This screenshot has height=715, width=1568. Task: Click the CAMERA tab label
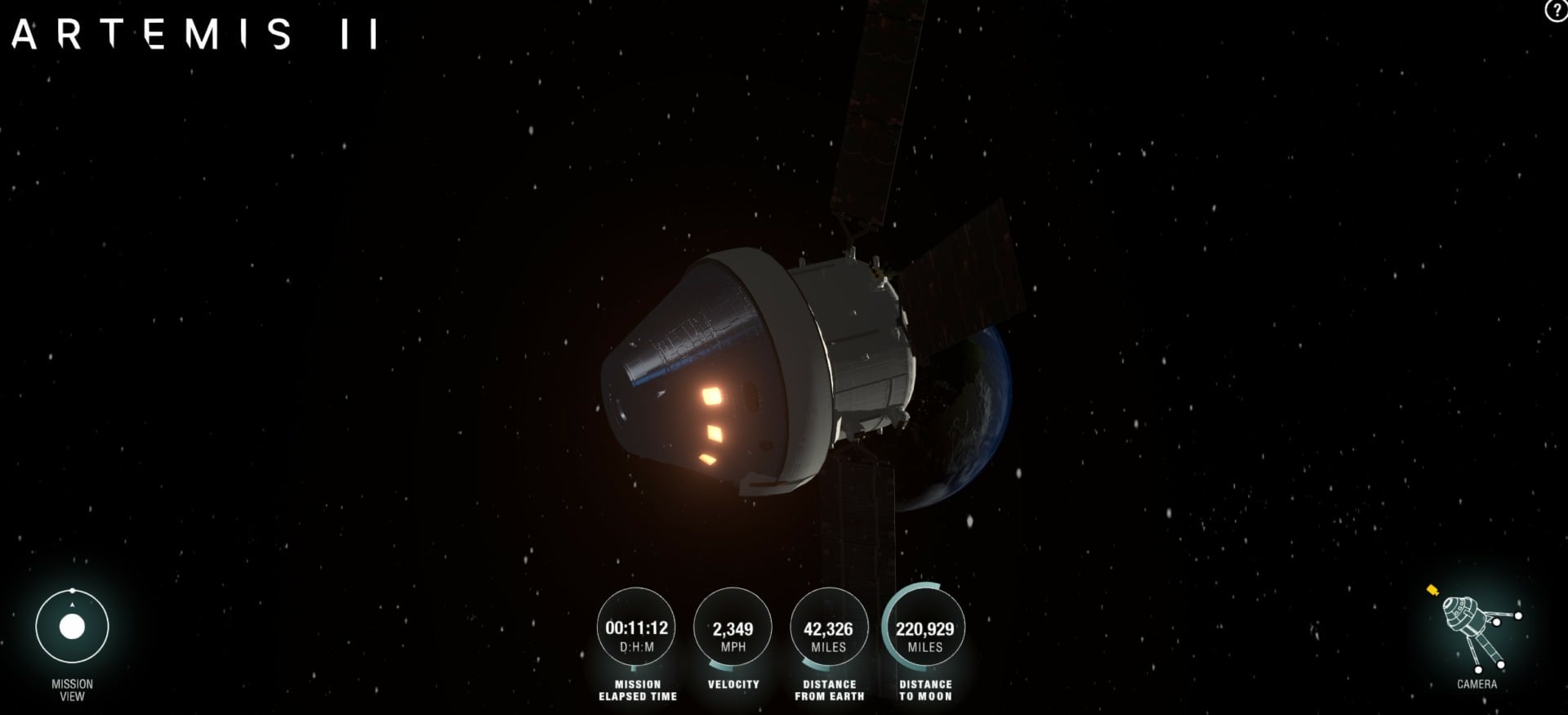[1477, 682]
